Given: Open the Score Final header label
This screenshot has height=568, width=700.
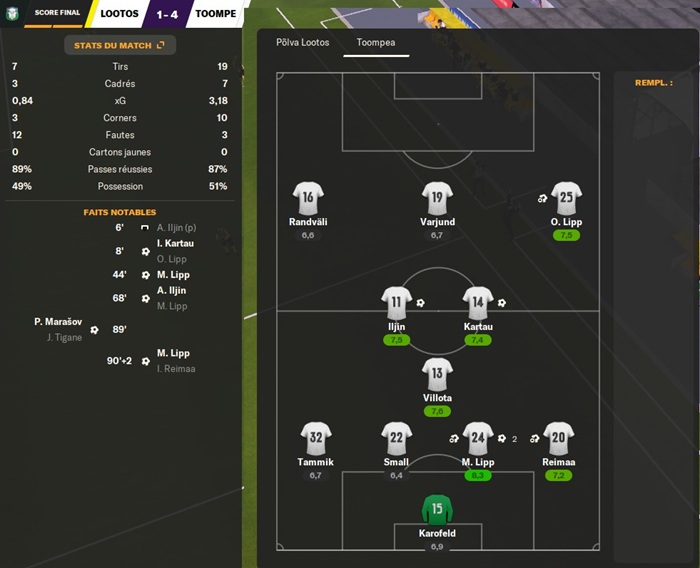Looking at the screenshot, I should click(x=51, y=13).
